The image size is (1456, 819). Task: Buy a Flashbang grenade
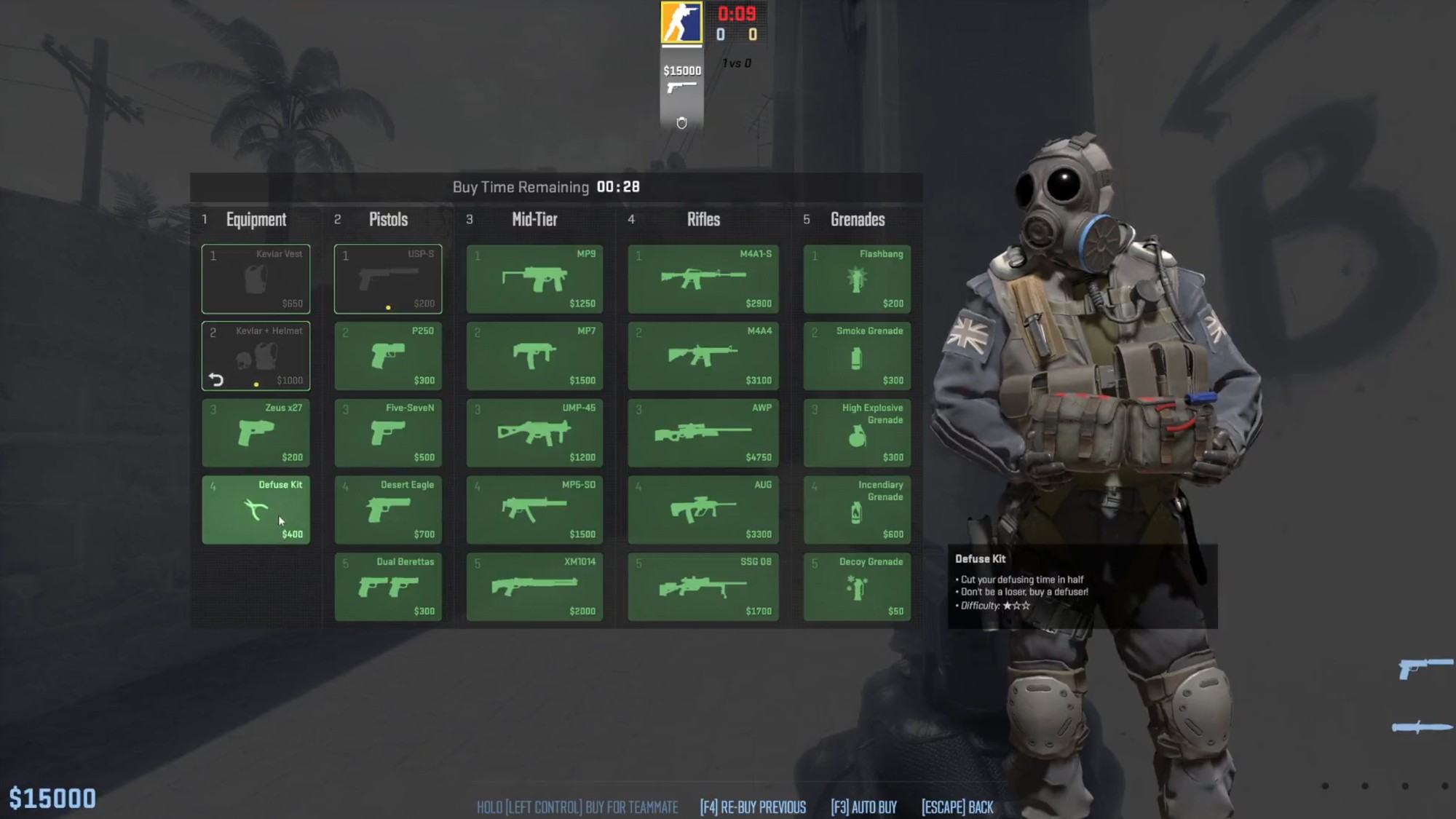point(857,279)
